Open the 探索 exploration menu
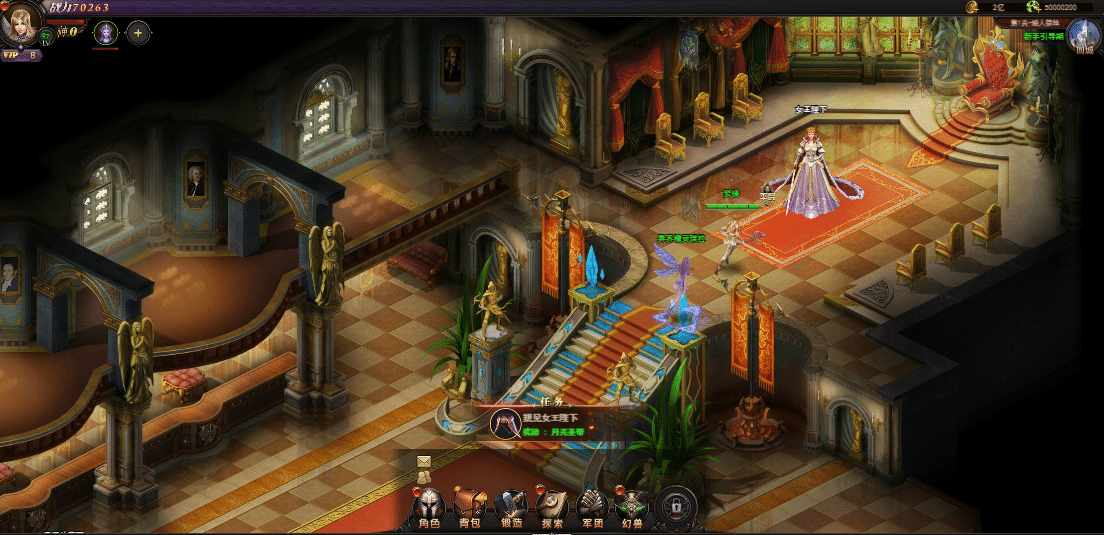This screenshot has height=535, width=1104. (x=551, y=508)
